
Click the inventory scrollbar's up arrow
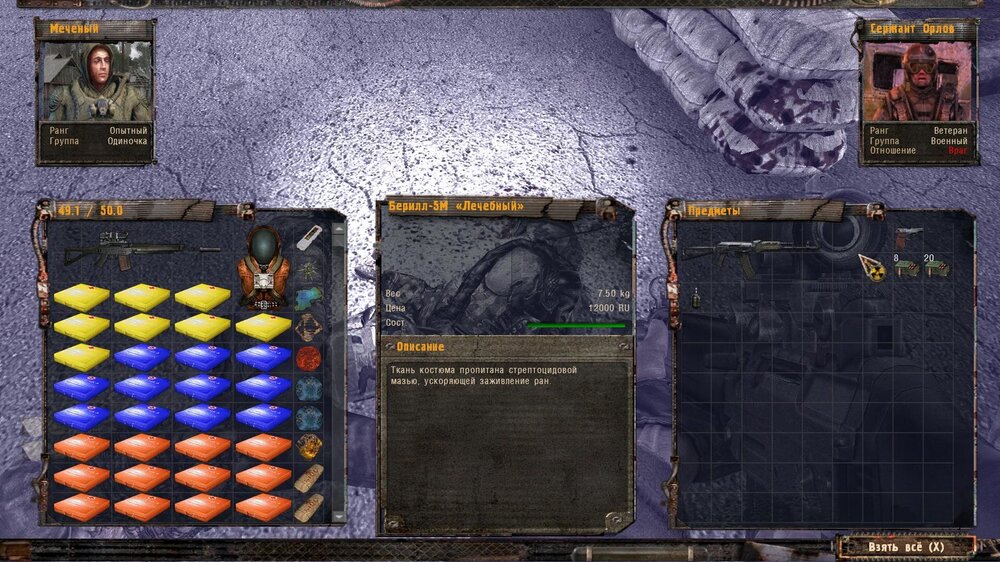(337, 229)
